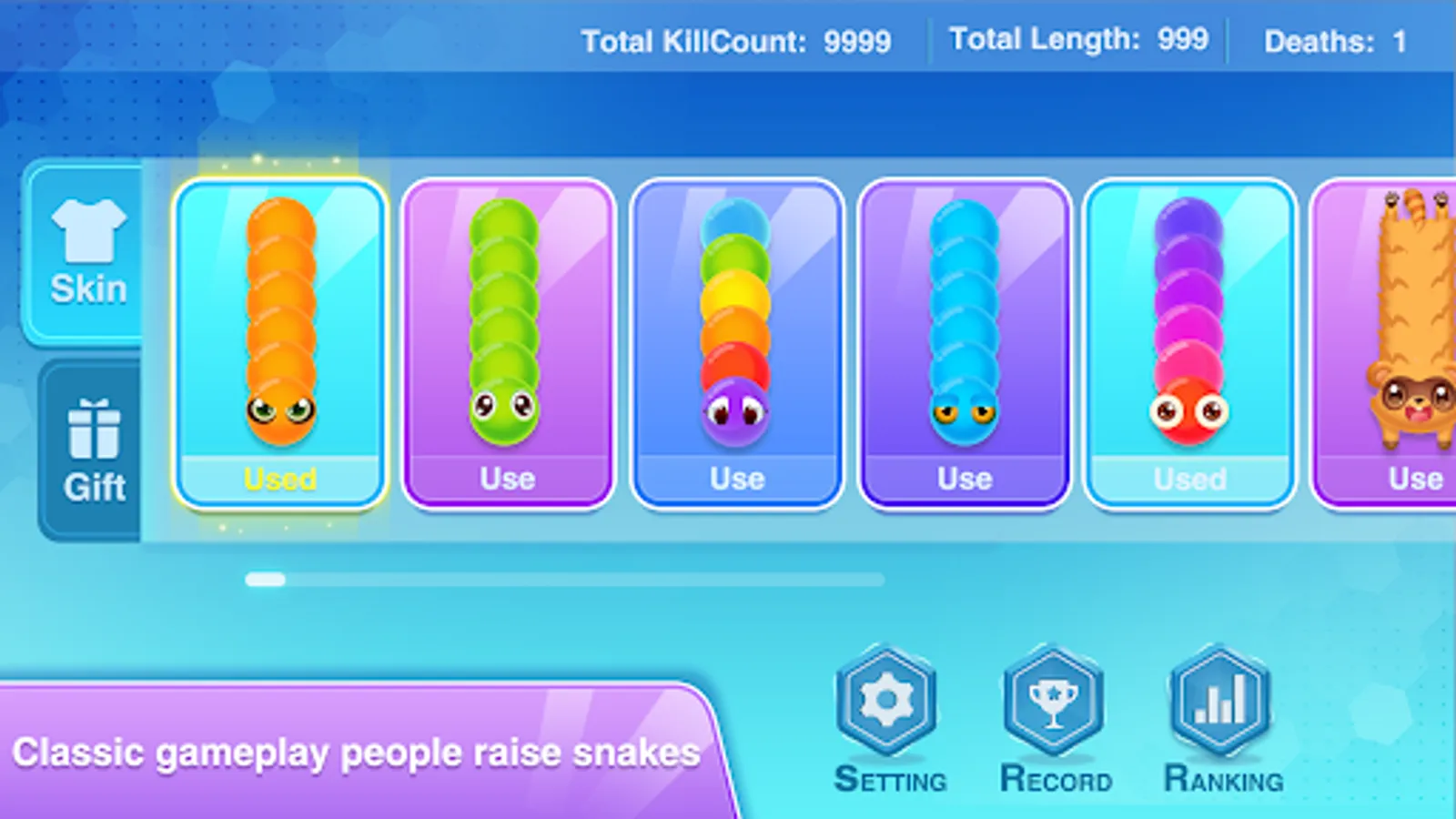Viewport: 1456px width, 819px height.
Task: Open Record via trophy icon
Action: coord(1053,701)
